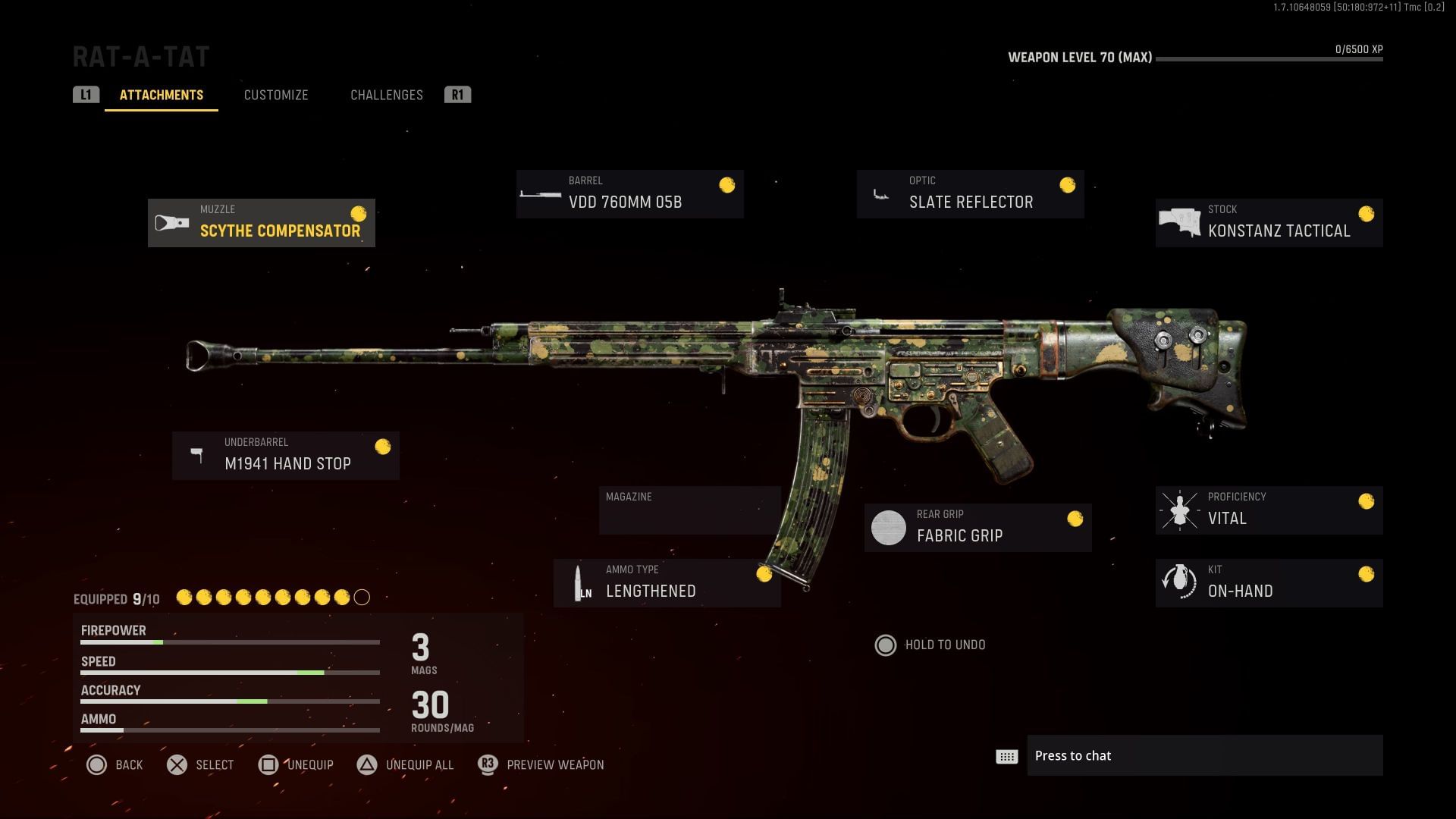Open the VDD 760MM 05B barrel slot
The image size is (1456, 819).
tap(629, 194)
